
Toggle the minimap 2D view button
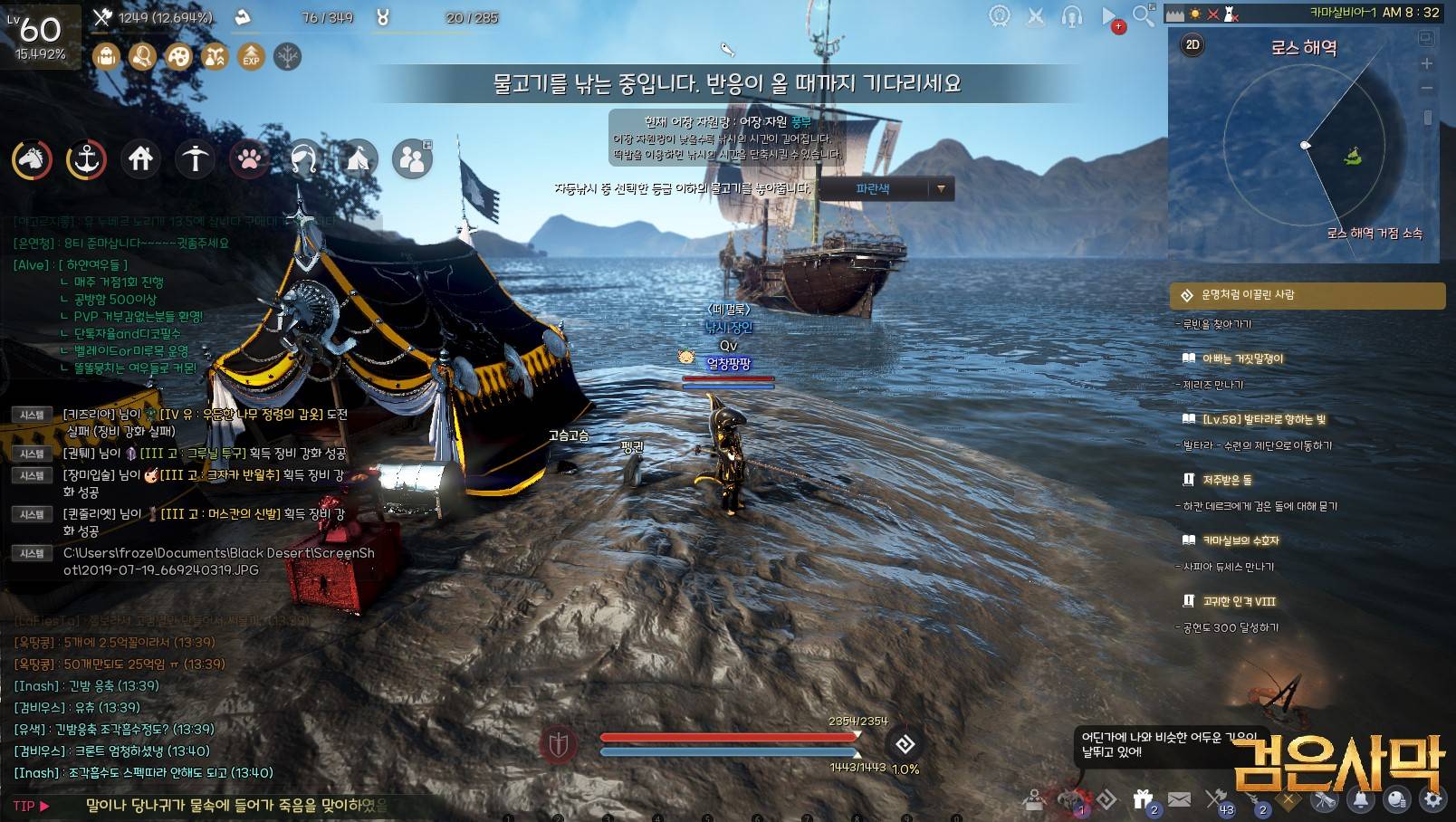(x=1193, y=44)
